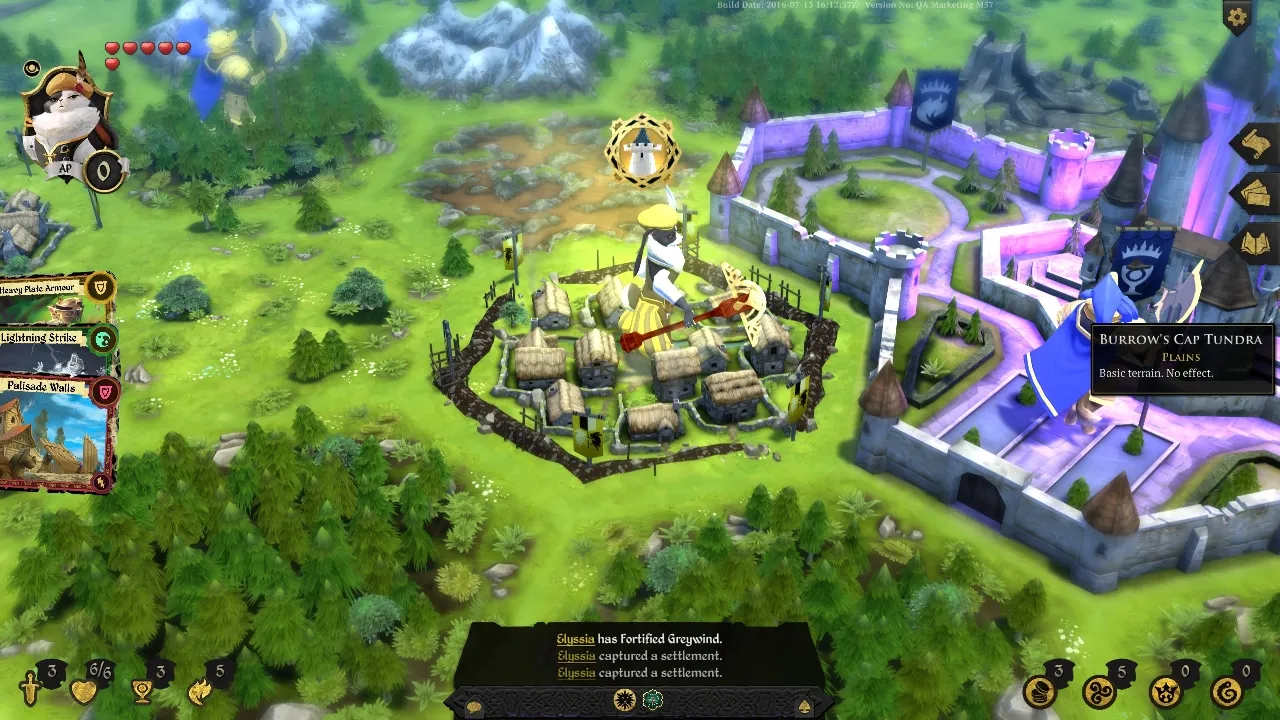The height and width of the screenshot is (720, 1280).
Task: Click the green emblem in log bar
Action: tap(653, 699)
